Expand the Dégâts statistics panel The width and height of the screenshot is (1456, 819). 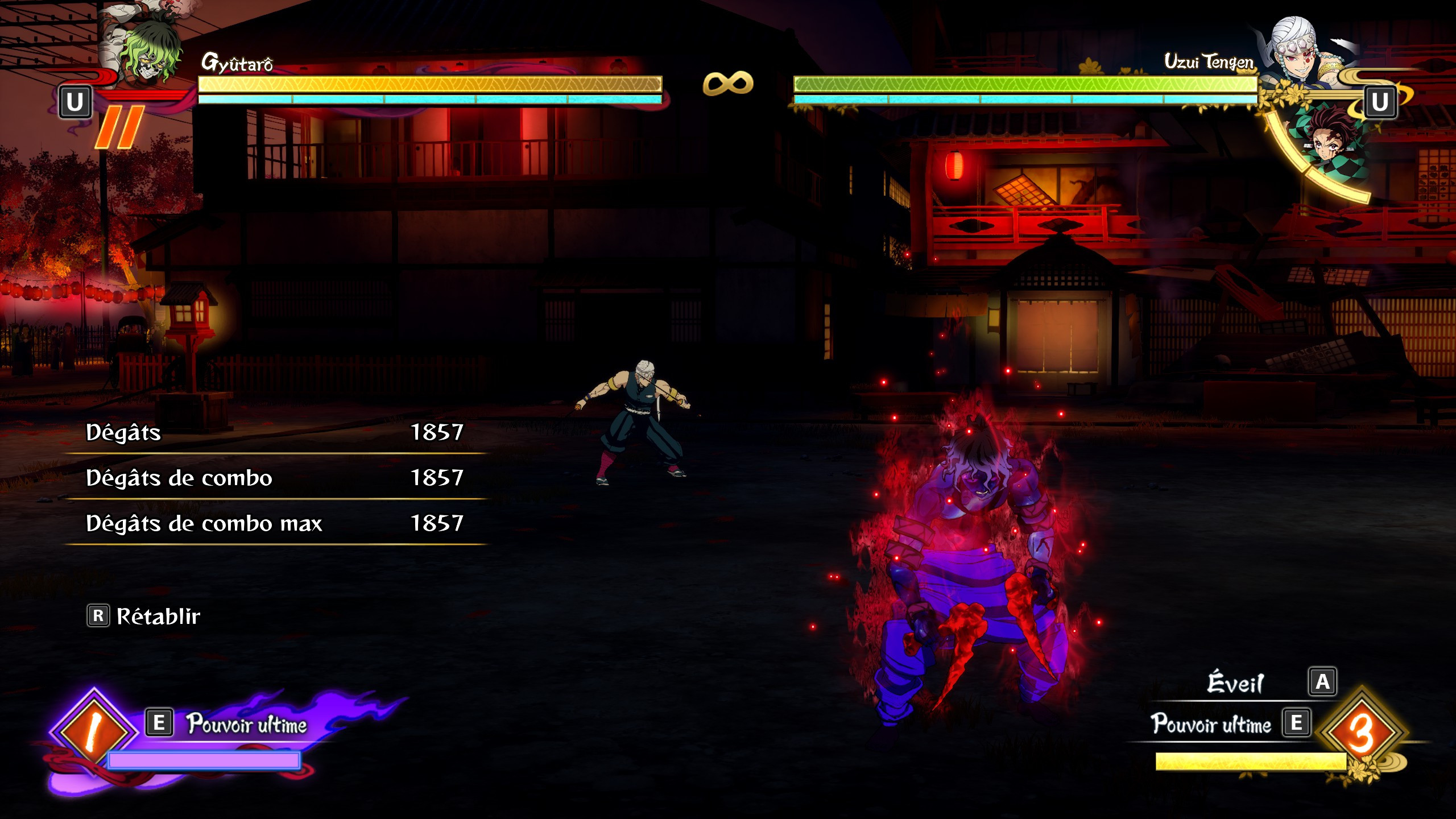(x=273, y=433)
